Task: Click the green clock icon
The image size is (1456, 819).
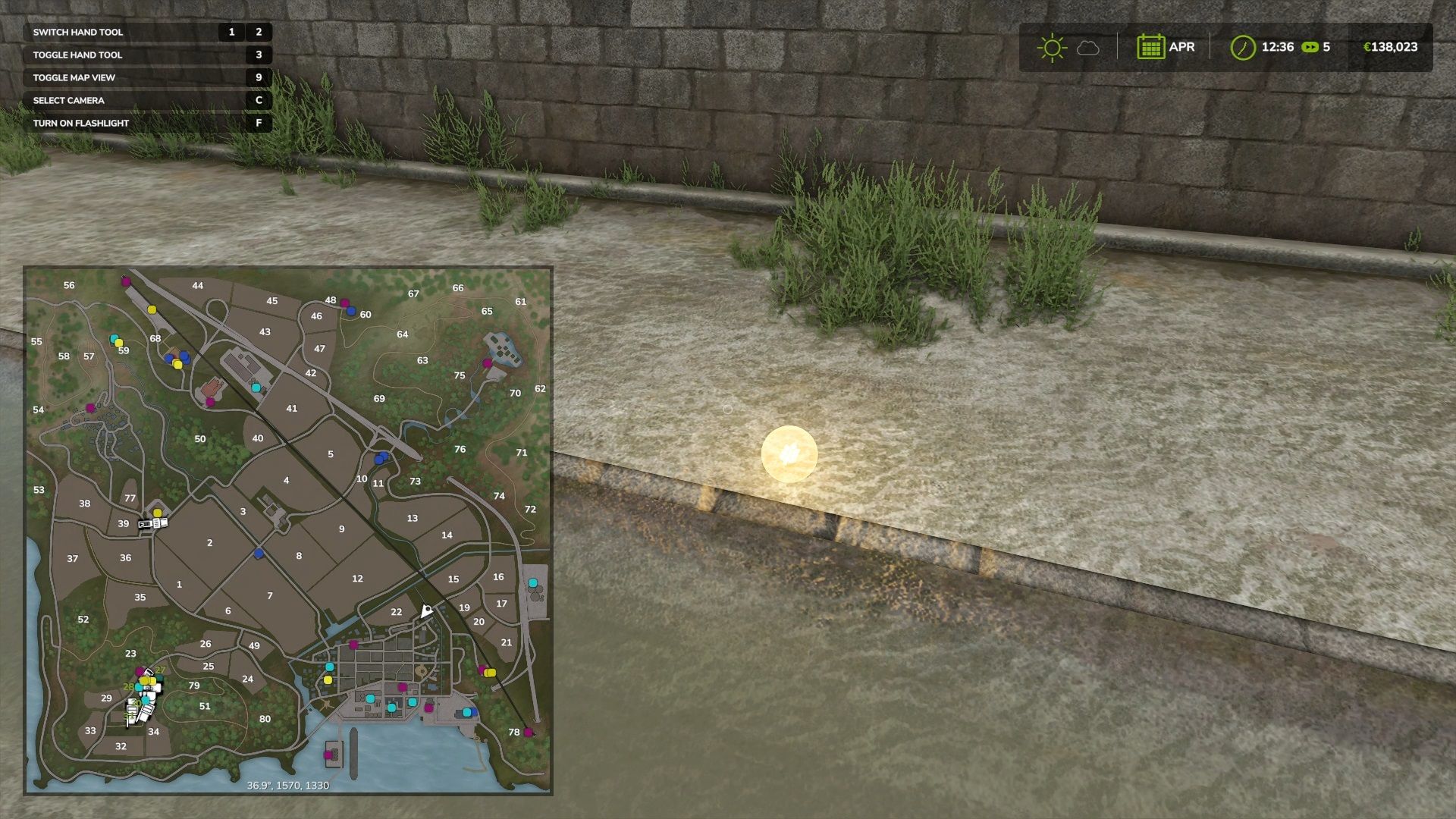Action: pos(1242,47)
